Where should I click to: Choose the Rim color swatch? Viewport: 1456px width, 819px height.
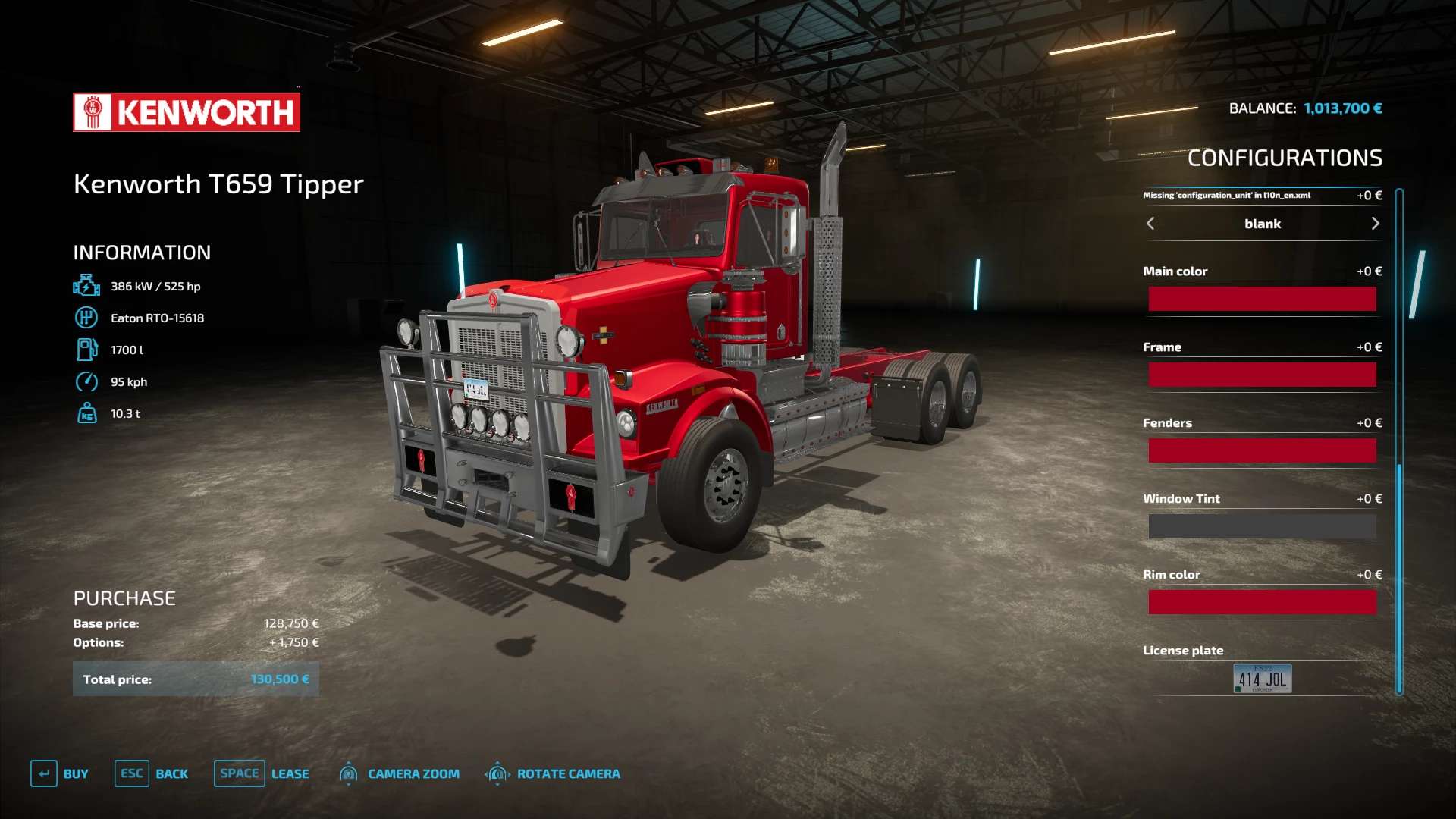(x=1262, y=602)
